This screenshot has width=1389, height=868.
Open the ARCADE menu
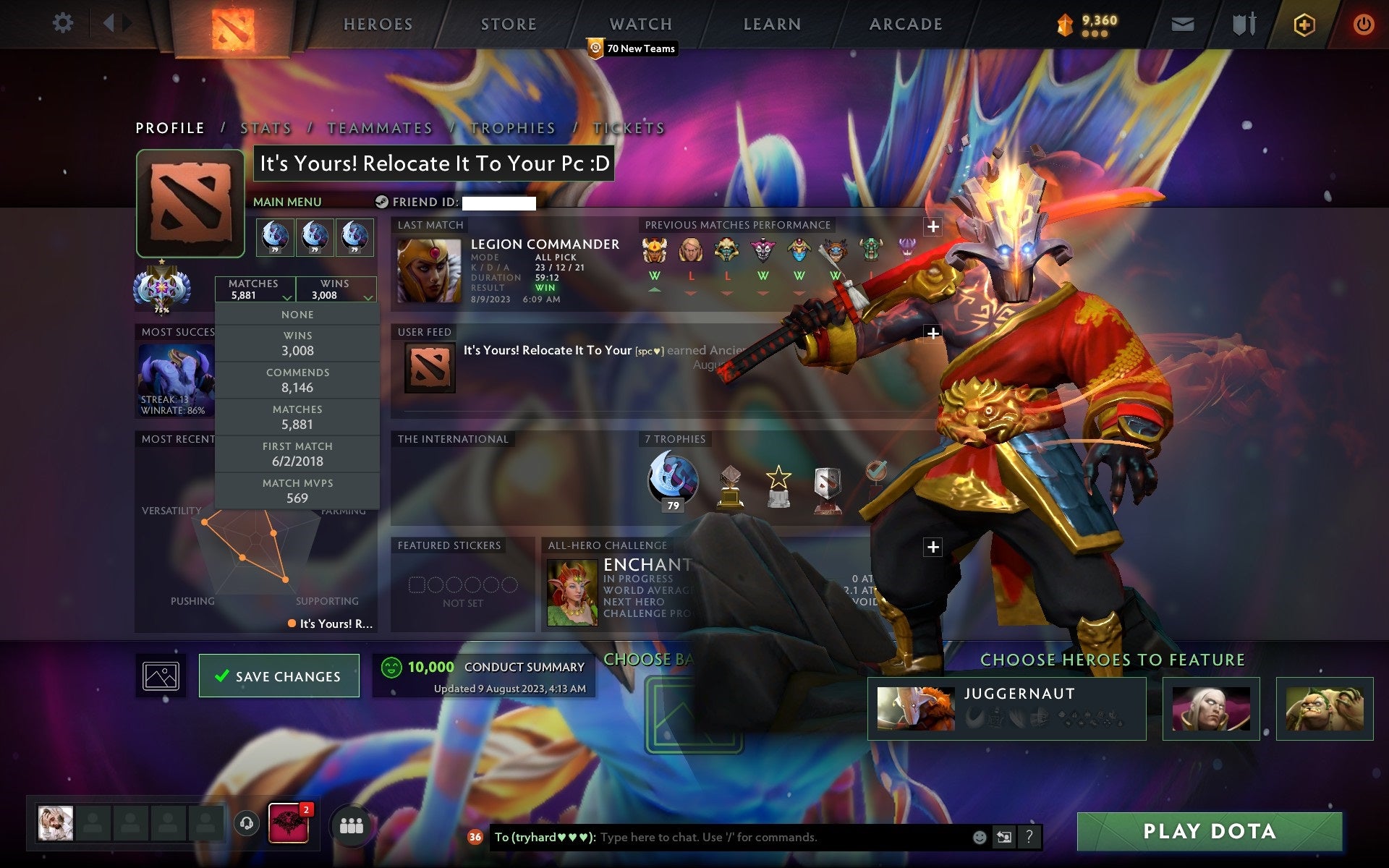click(905, 24)
